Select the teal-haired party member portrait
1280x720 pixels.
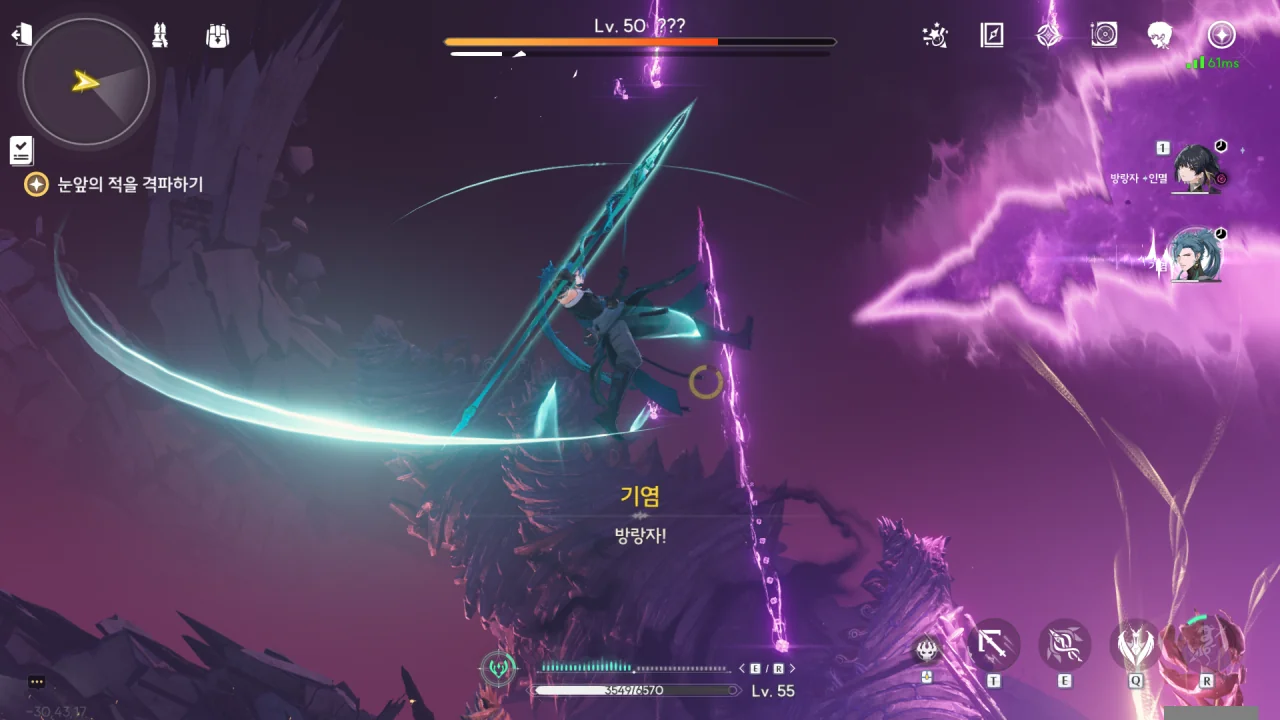point(1195,255)
